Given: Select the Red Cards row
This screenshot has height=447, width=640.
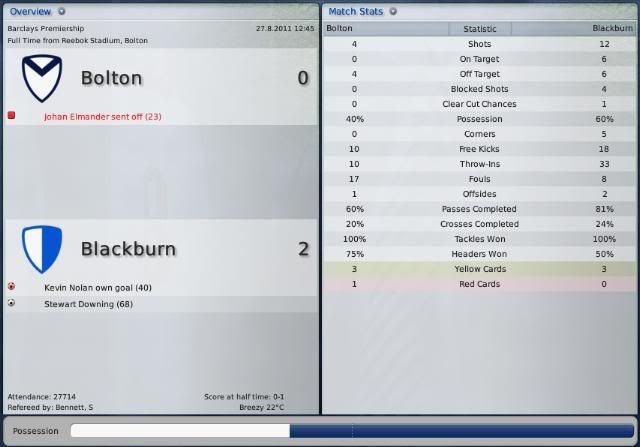Looking at the screenshot, I should pos(479,284).
